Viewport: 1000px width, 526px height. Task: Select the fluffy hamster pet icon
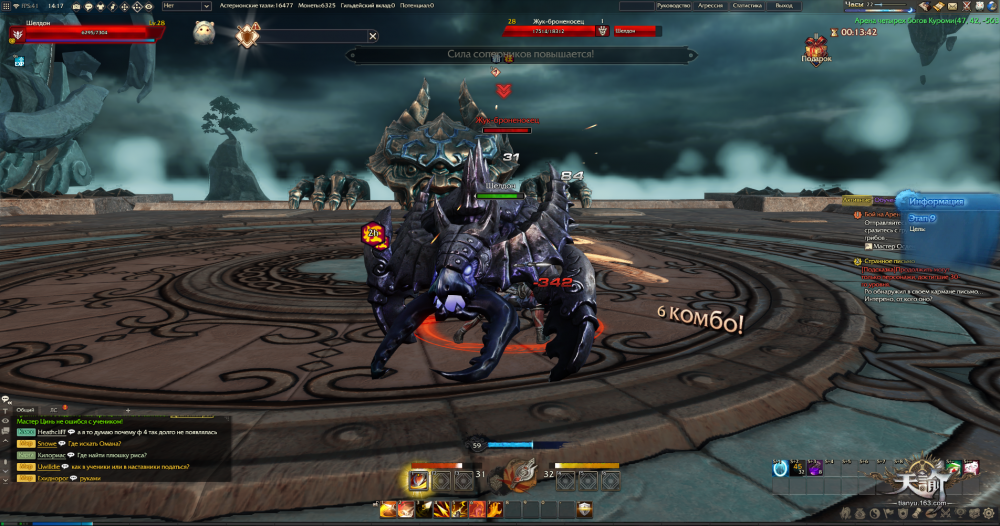204,30
